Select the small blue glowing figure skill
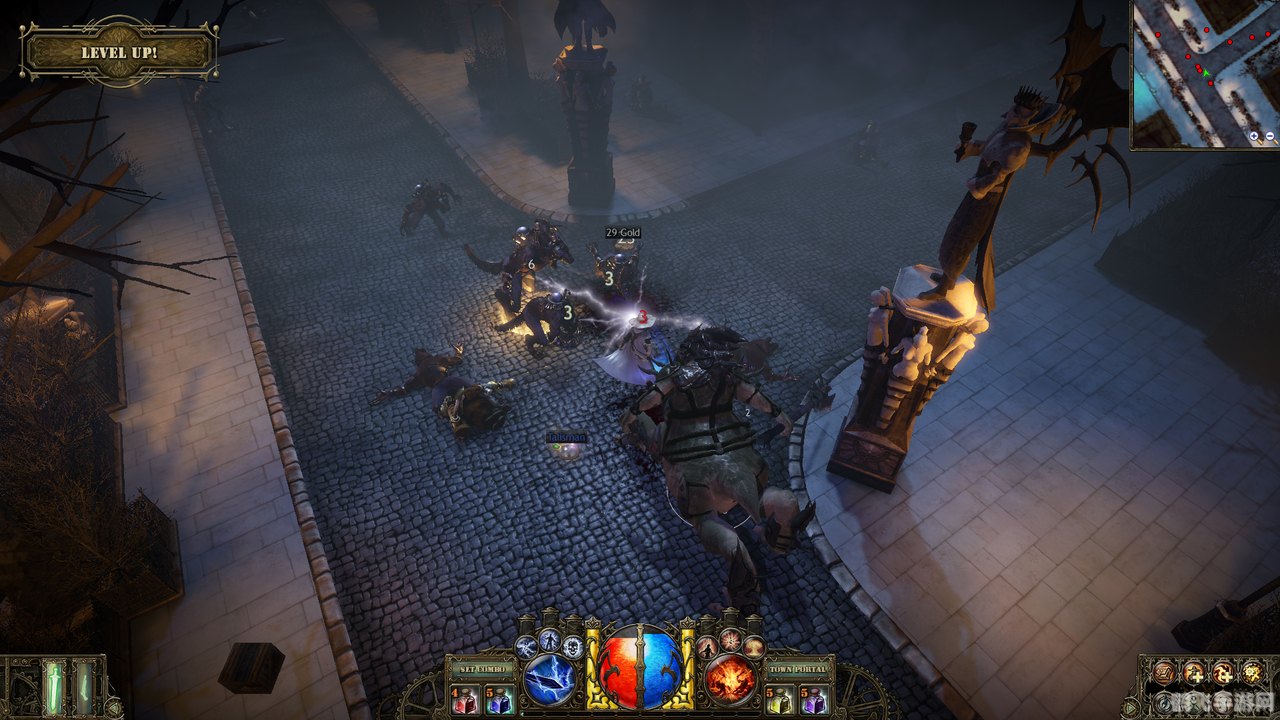Image resolution: width=1280 pixels, height=720 pixels. click(x=549, y=638)
